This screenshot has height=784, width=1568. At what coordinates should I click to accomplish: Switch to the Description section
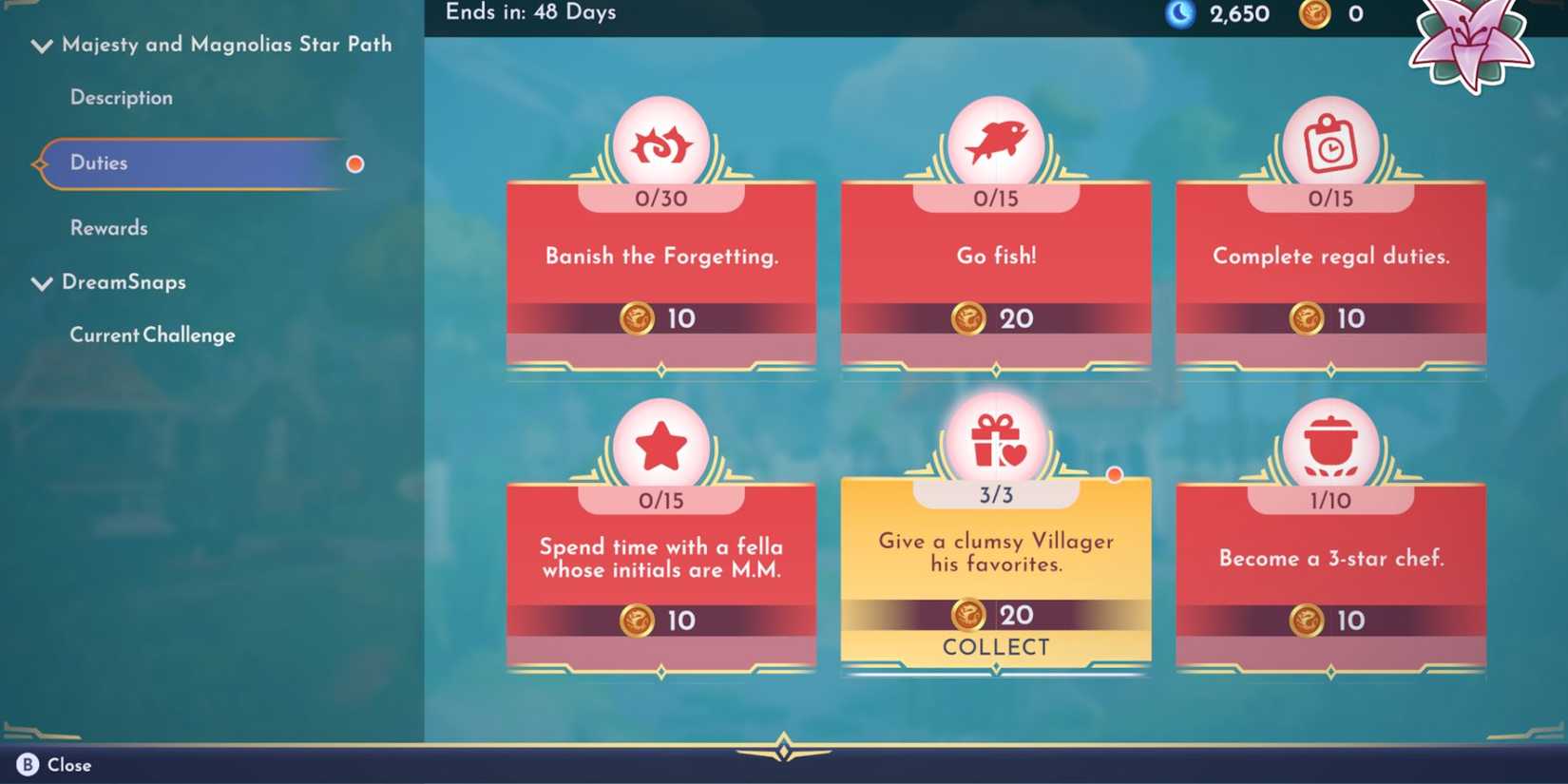pyautogui.click(x=121, y=97)
